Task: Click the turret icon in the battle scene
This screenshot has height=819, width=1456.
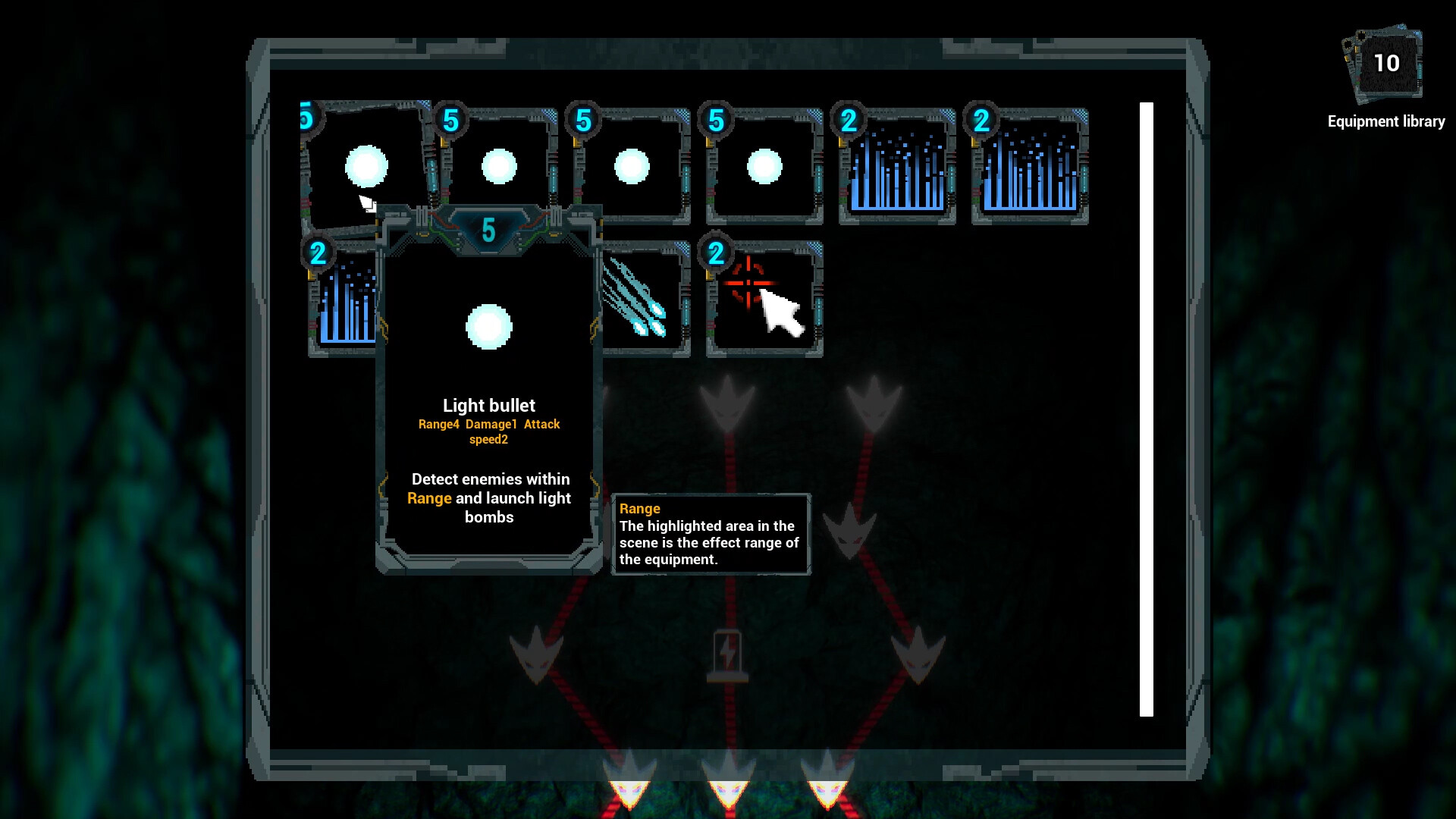Action: (729, 652)
